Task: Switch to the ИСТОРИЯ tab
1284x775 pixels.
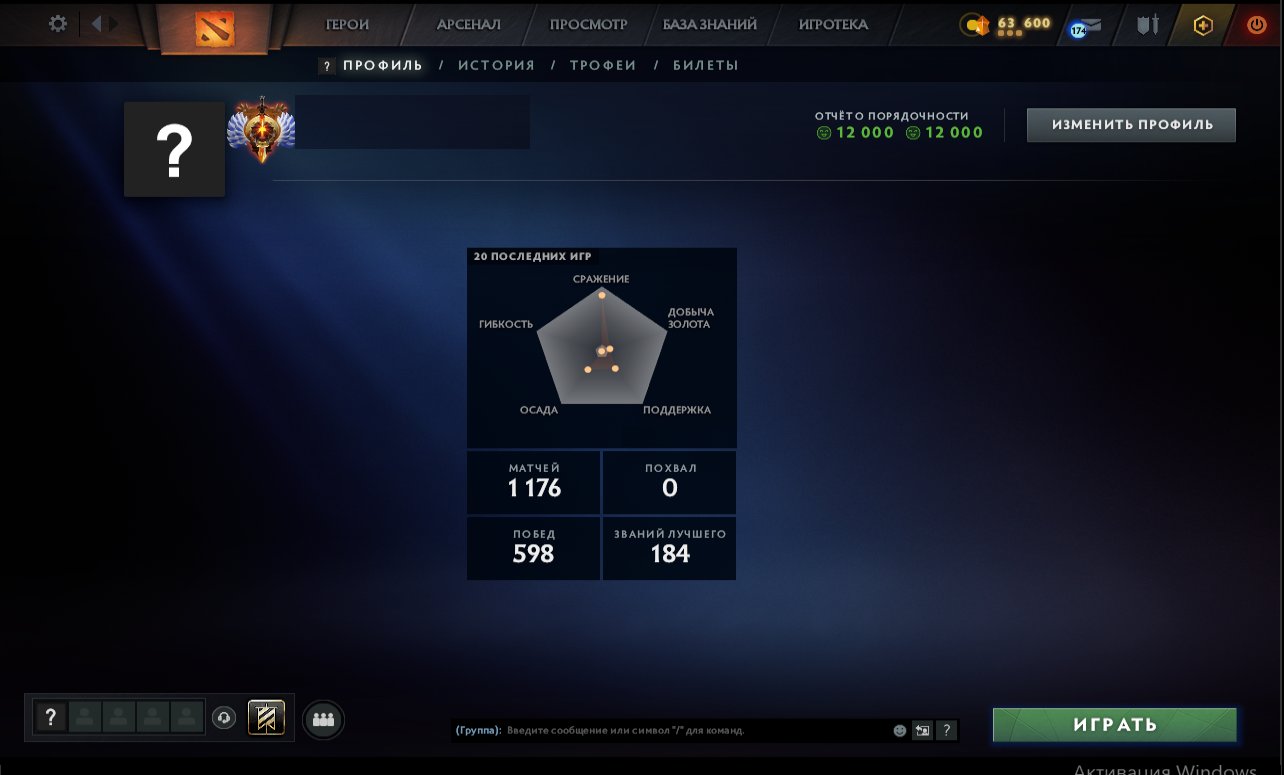Action: 497,64
